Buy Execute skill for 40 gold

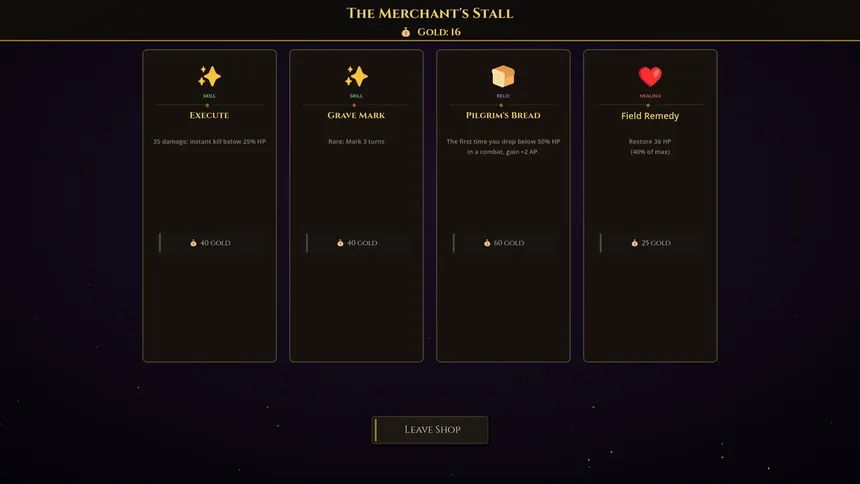point(210,243)
